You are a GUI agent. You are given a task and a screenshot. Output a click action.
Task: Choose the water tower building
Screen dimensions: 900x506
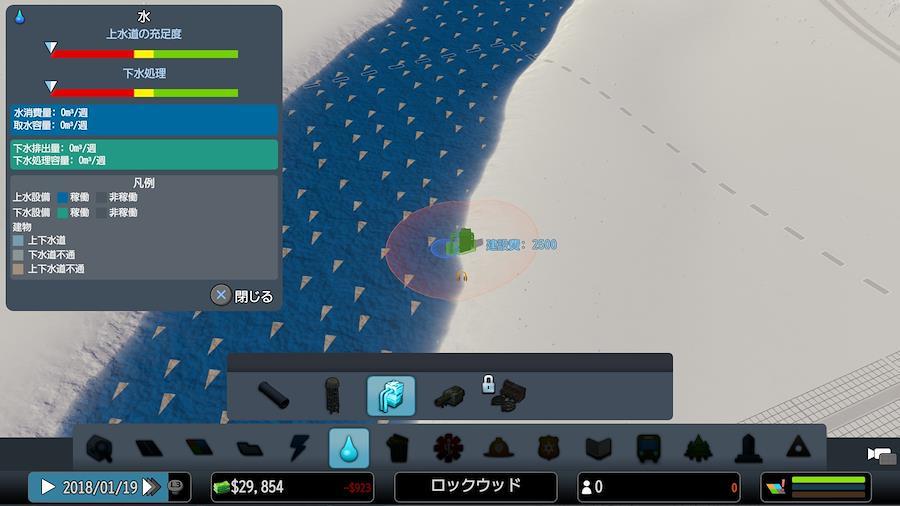(332, 395)
